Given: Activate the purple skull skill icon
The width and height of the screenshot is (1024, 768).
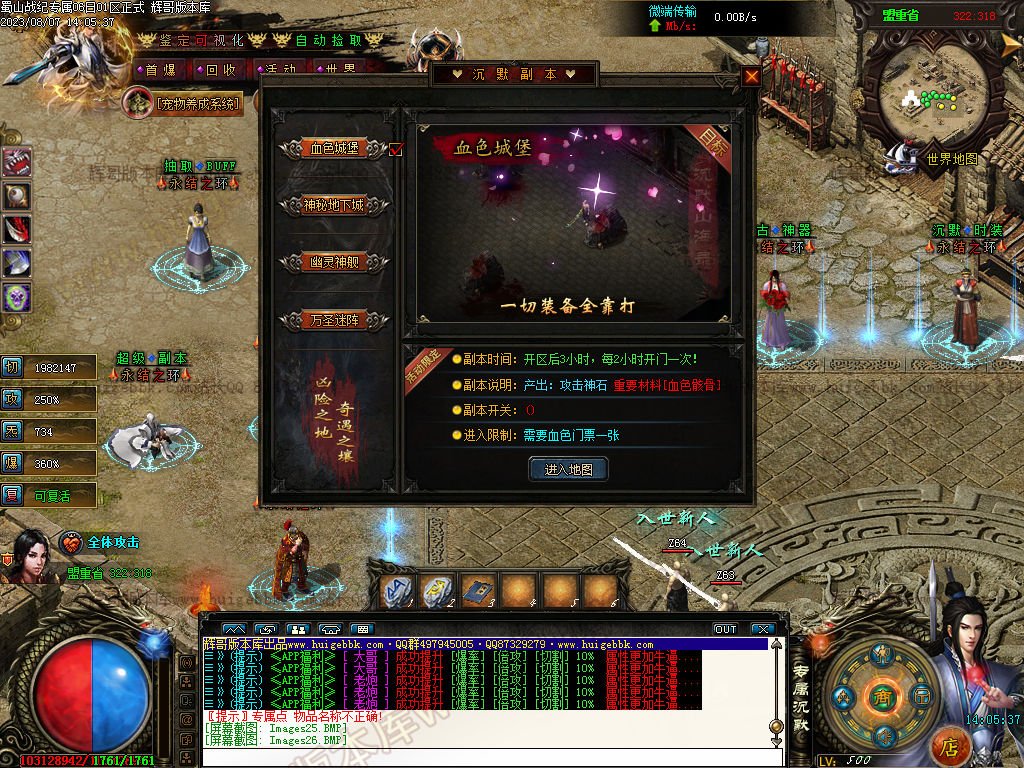Looking at the screenshot, I should pyautogui.click(x=17, y=297).
